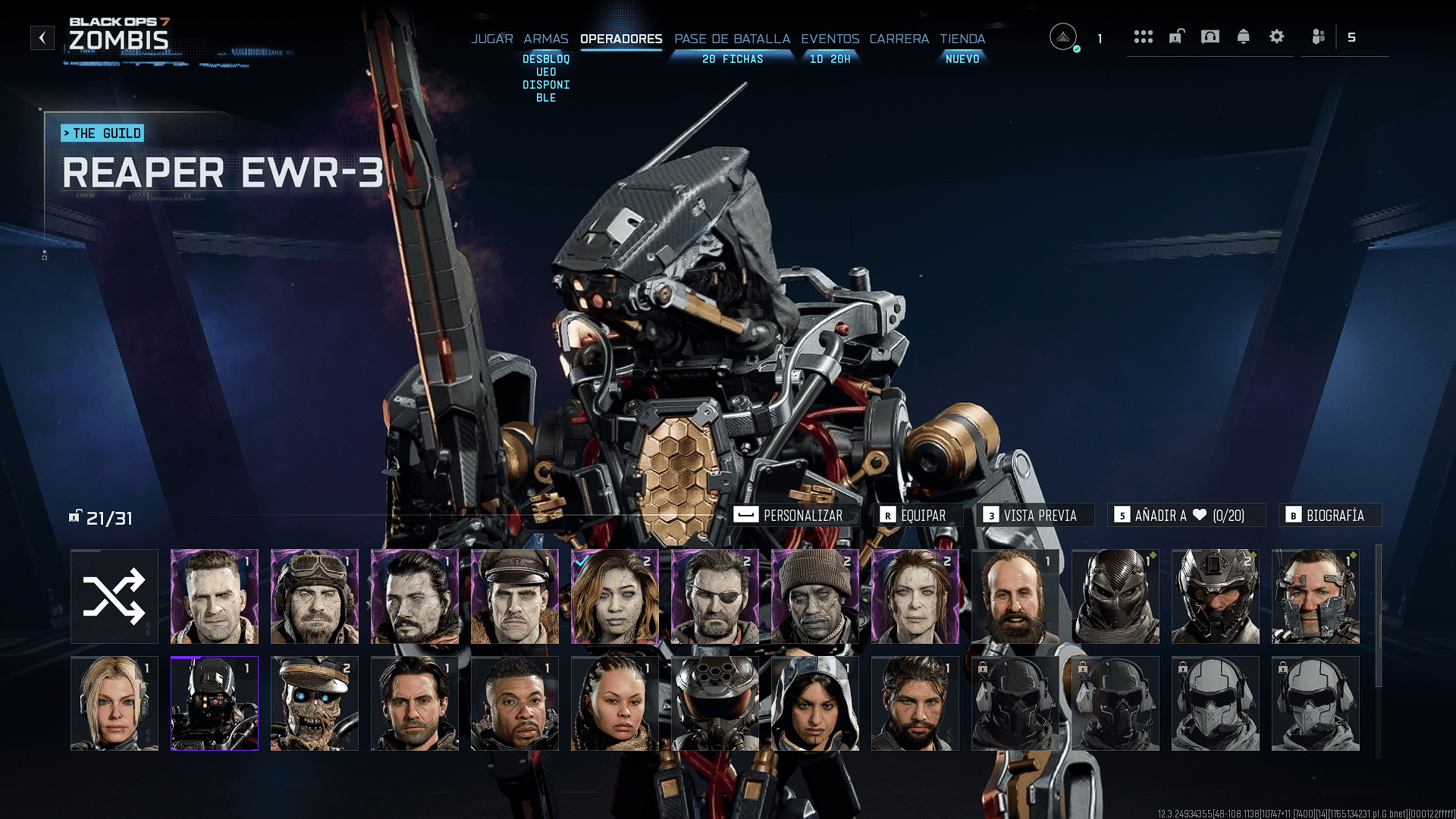Open the grid menu icon
Screen dimensions: 1456x819
[1143, 37]
